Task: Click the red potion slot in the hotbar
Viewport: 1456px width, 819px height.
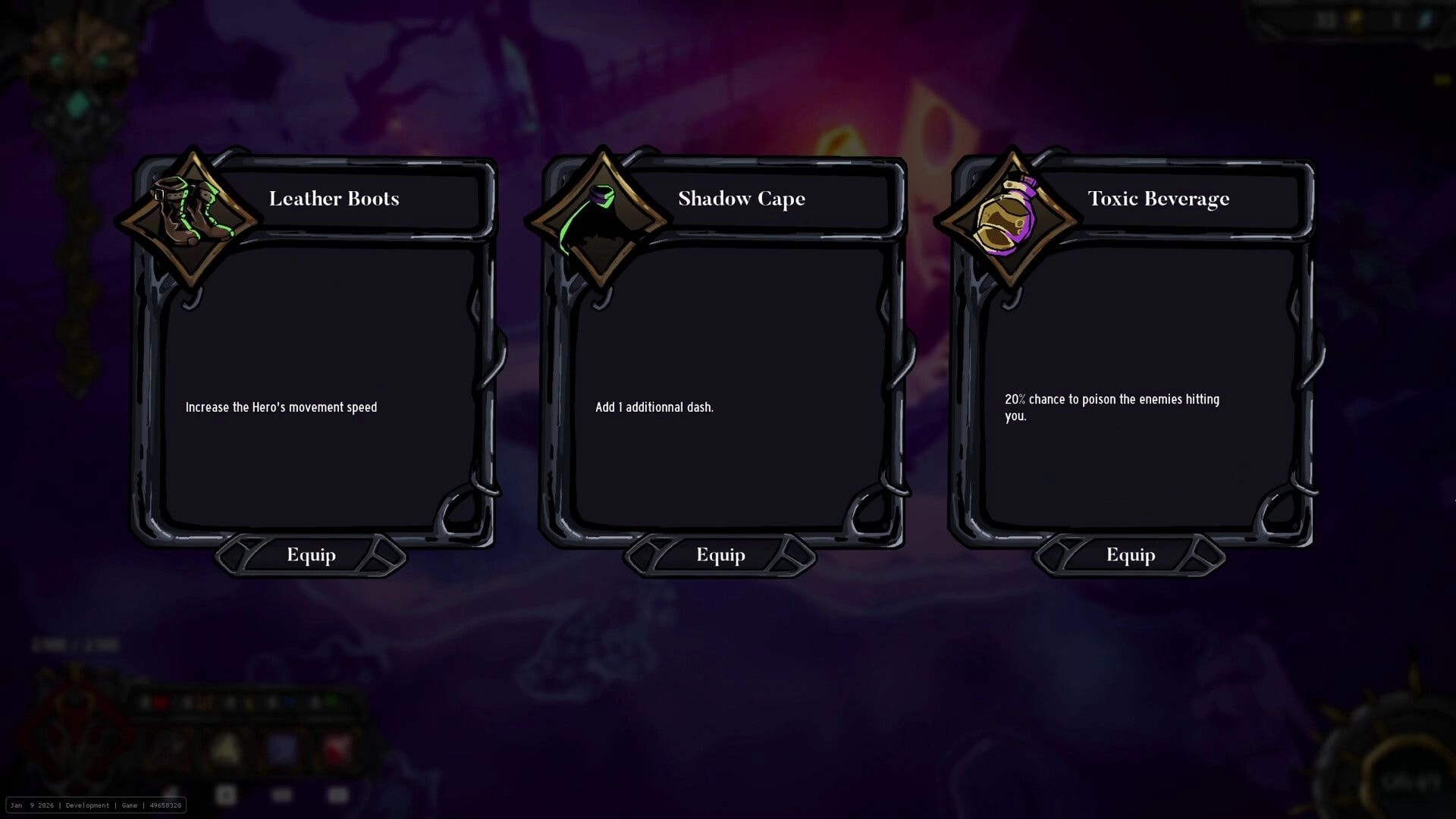Action: [x=161, y=702]
